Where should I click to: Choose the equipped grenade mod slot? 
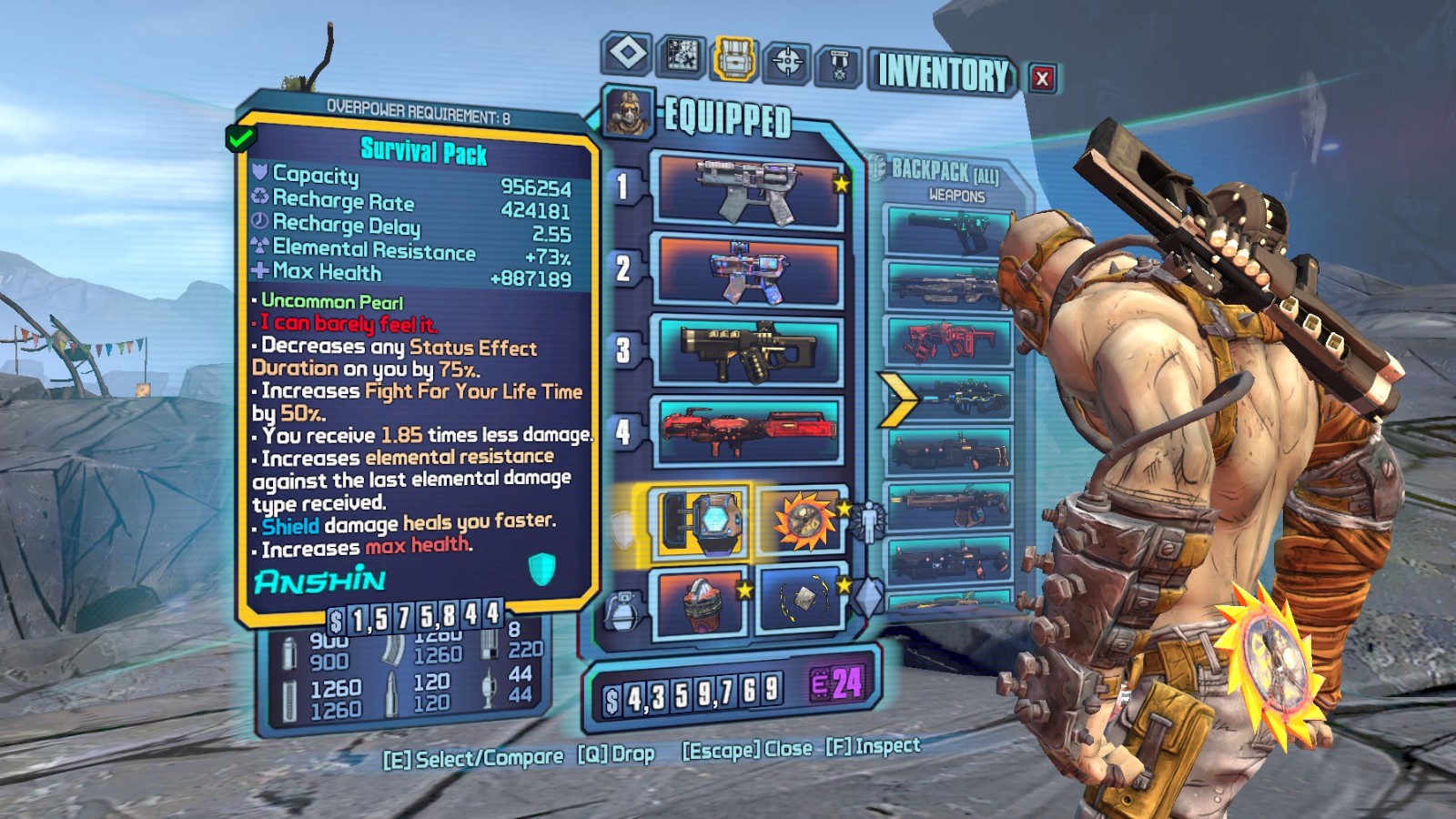[701, 601]
